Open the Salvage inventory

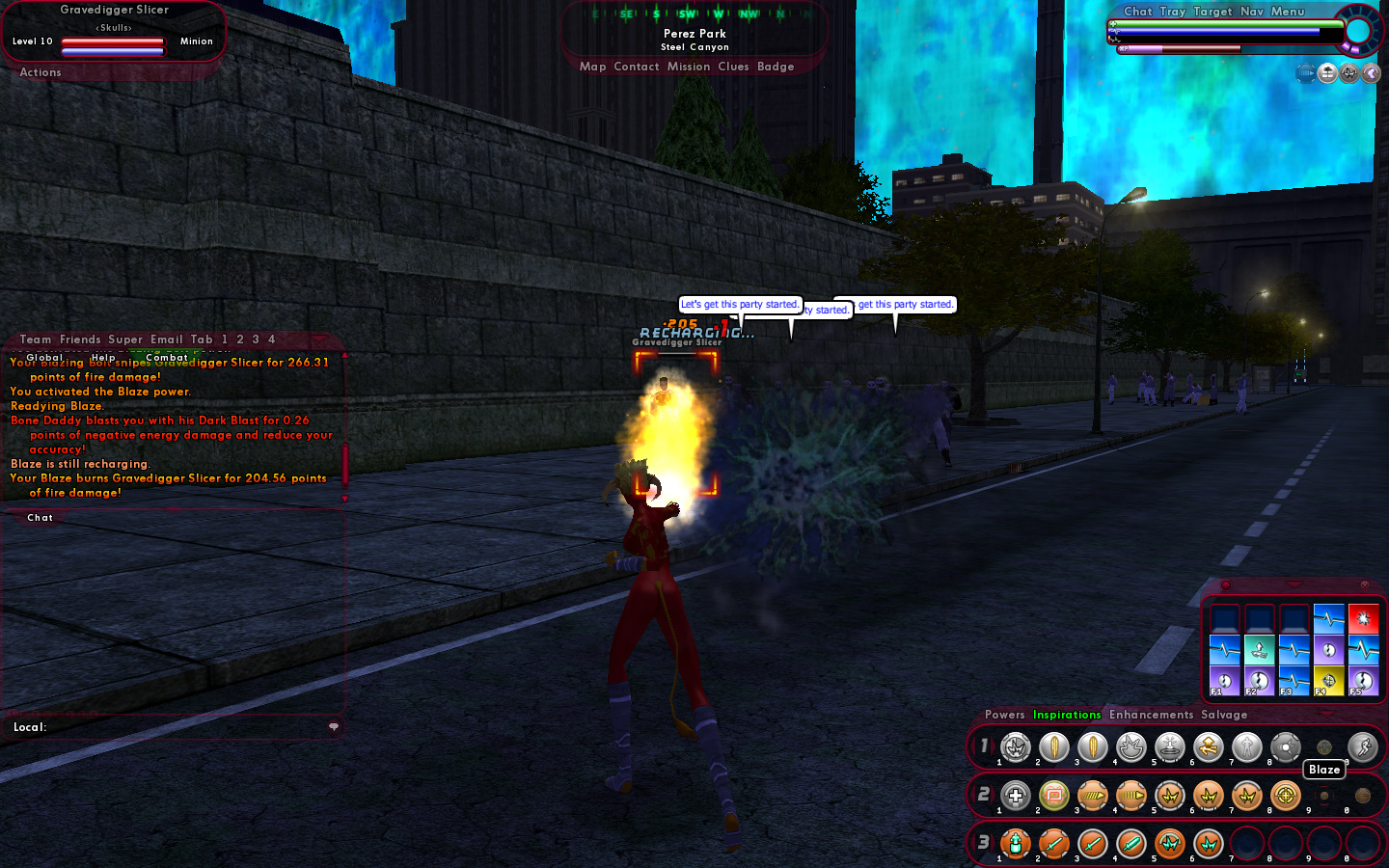tap(1224, 715)
